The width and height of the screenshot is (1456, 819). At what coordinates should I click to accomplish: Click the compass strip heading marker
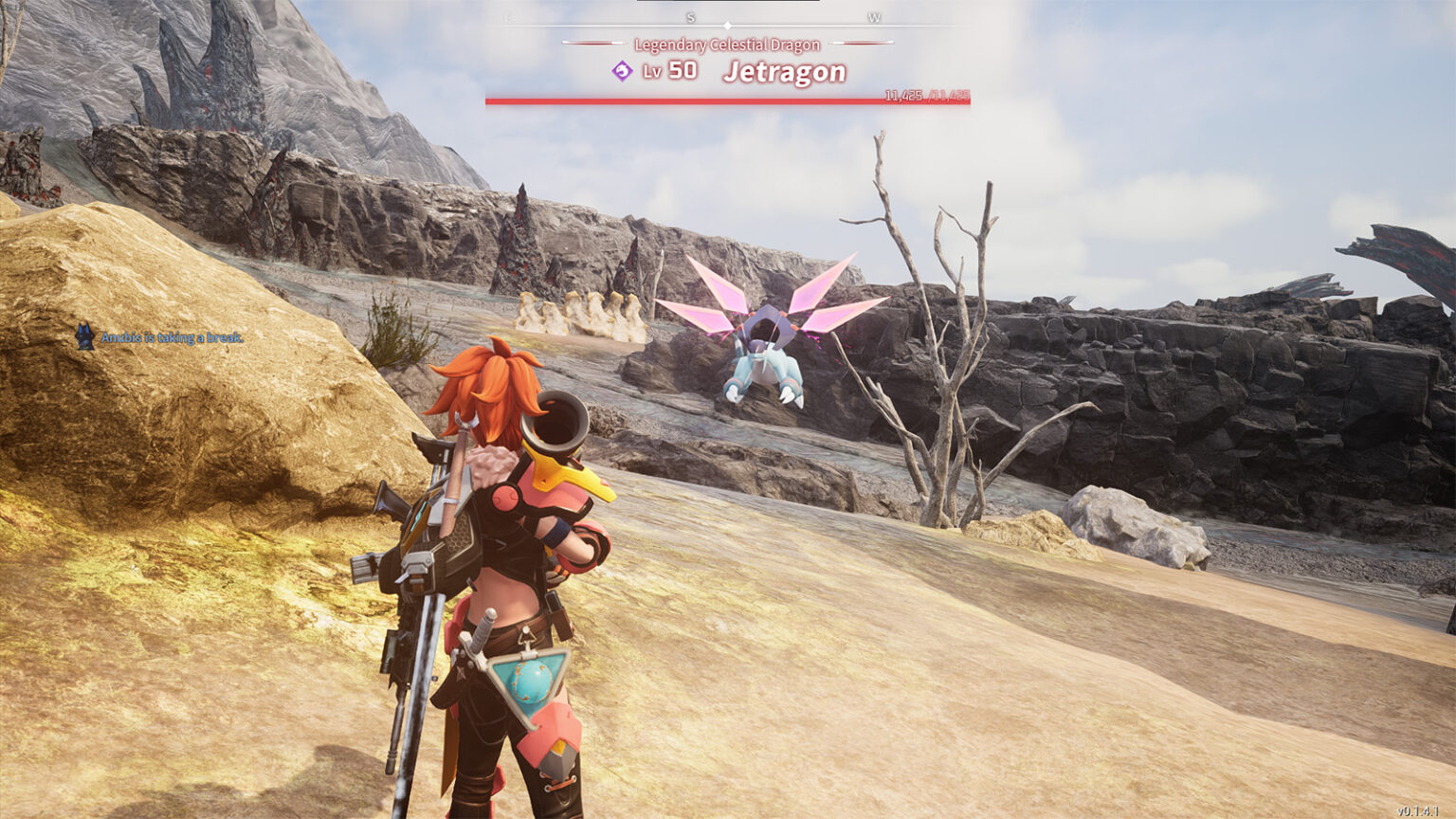tap(727, 26)
